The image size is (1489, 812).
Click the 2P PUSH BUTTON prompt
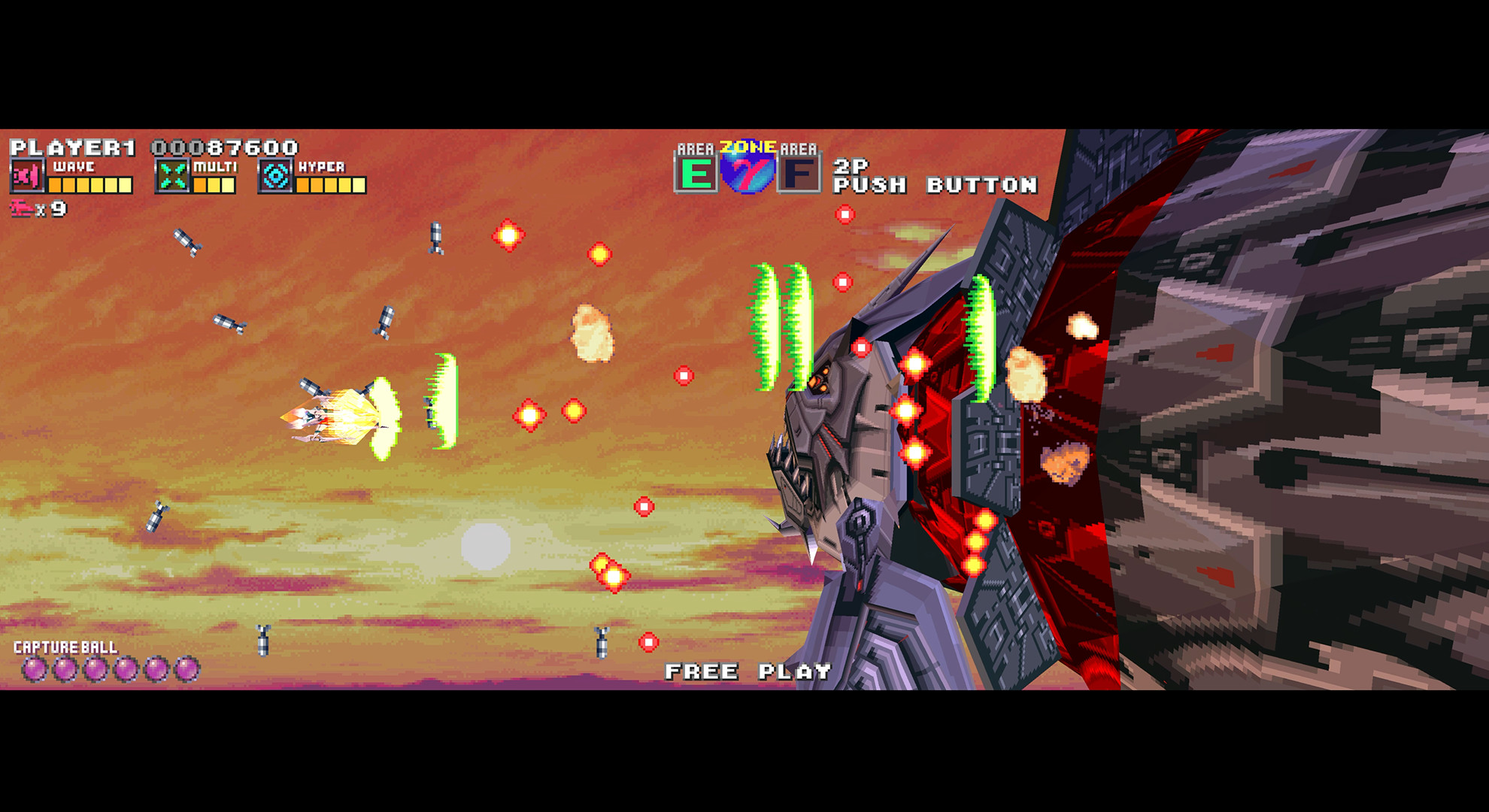(933, 177)
